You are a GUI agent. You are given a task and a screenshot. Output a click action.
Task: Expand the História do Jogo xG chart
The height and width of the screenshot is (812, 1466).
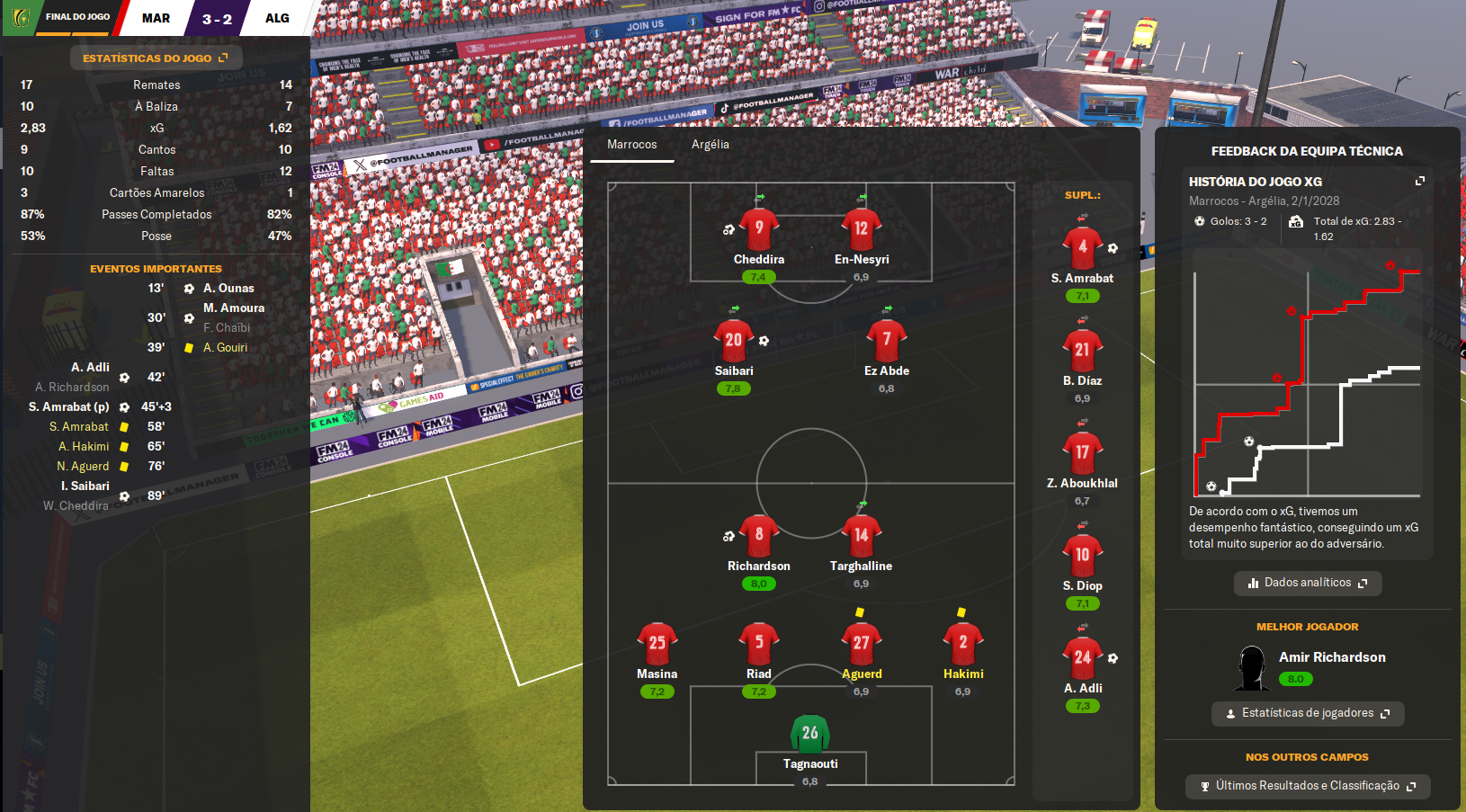[x=1420, y=182]
